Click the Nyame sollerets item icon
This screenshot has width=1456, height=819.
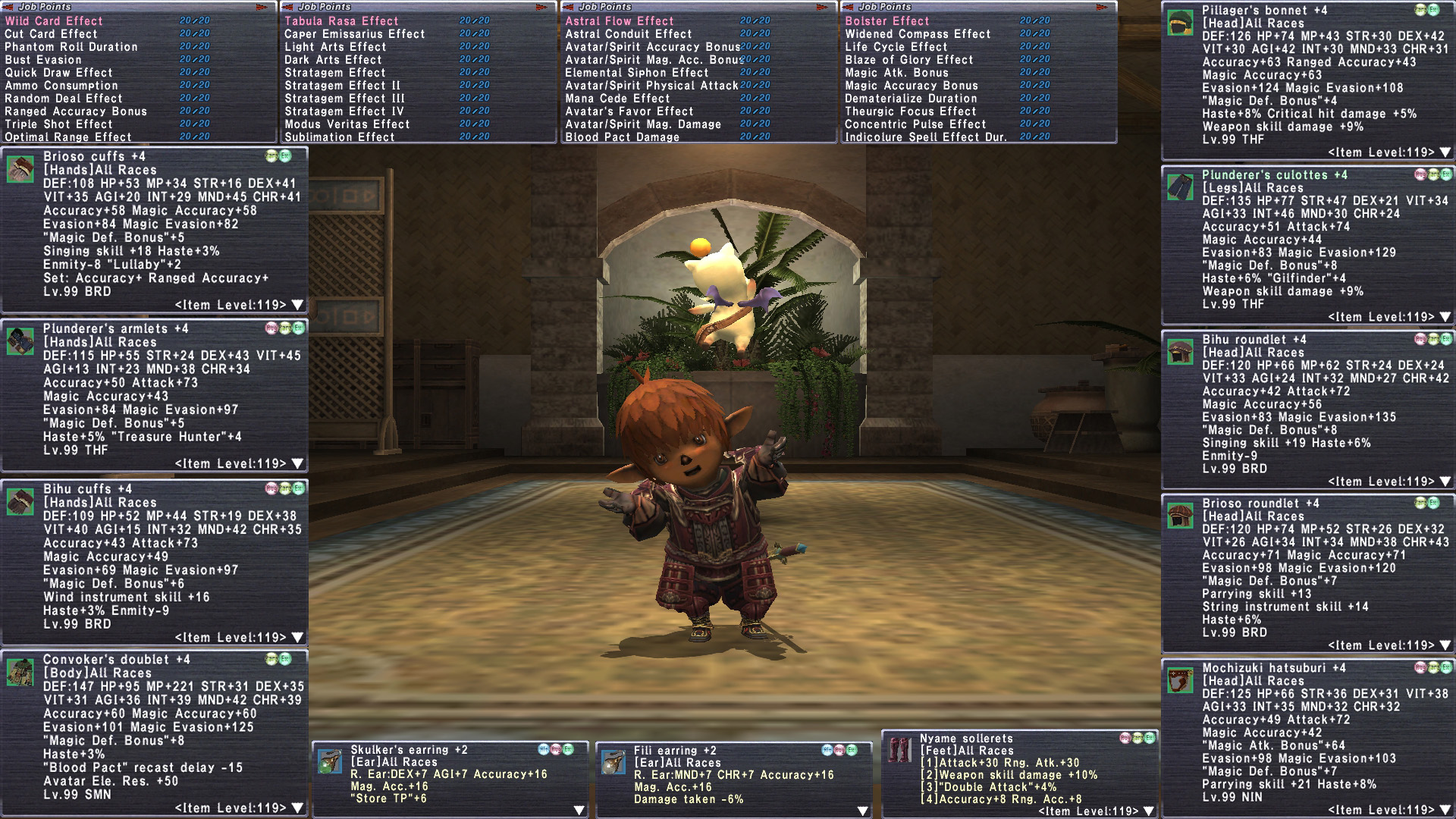[x=899, y=750]
